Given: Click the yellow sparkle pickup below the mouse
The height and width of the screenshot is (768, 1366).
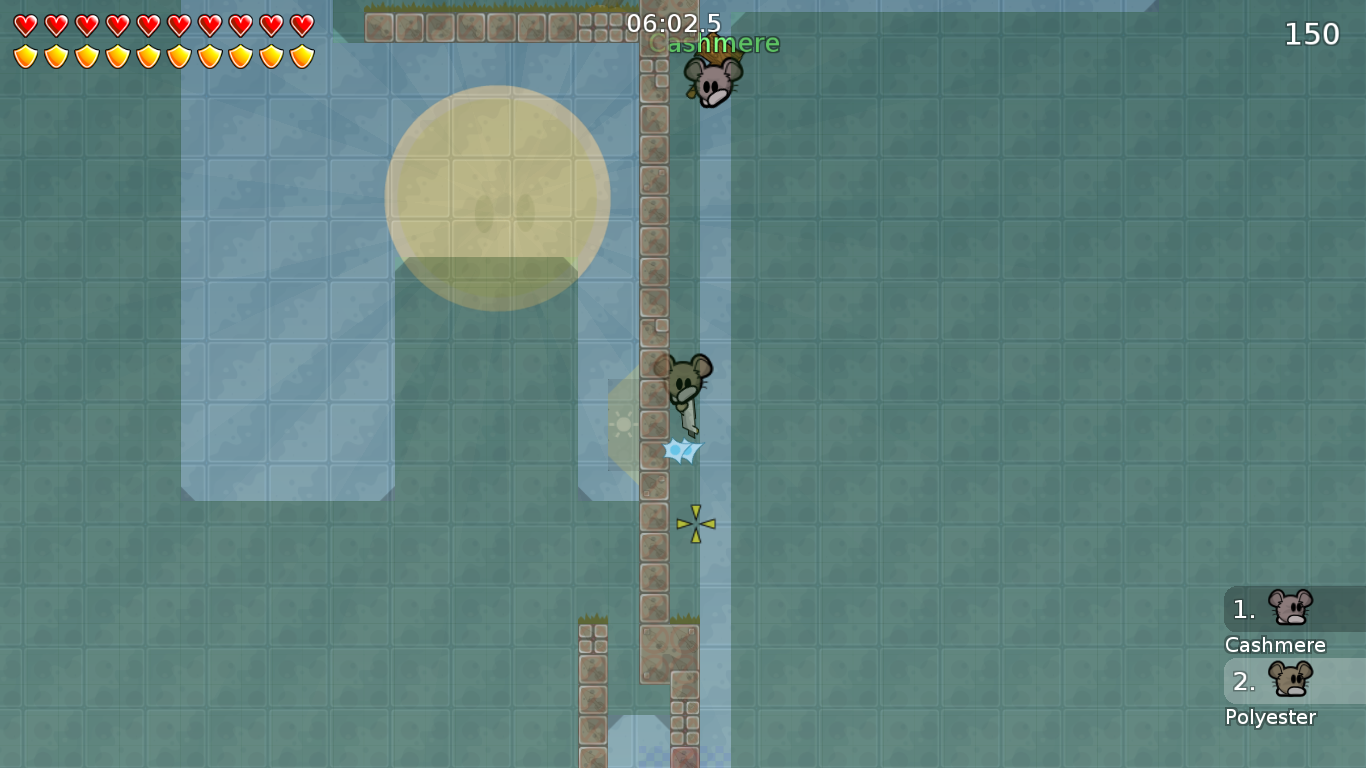Looking at the screenshot, I should click(694, 521).
